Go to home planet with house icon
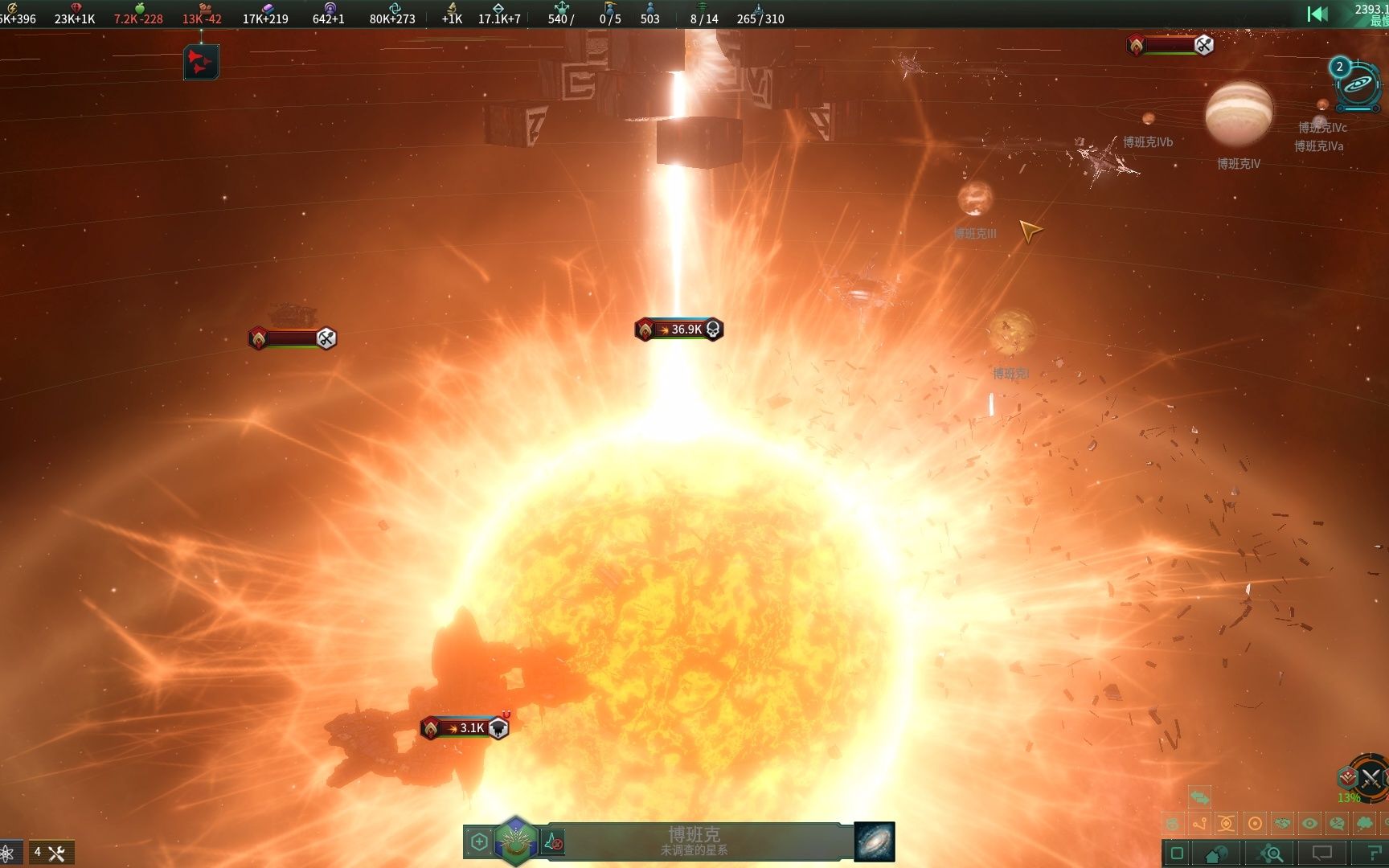Viewport: 1389px width, 868px height. click(x=1218, y=854)
